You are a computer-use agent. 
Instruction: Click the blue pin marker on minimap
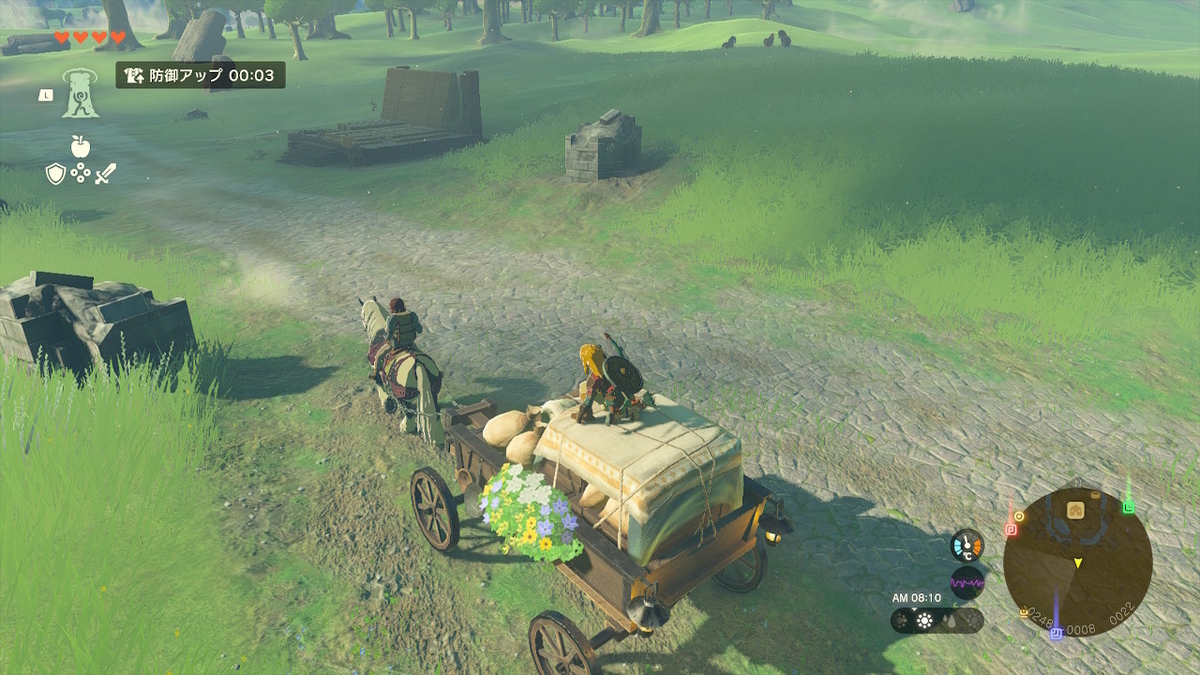tap(1055, 633)
